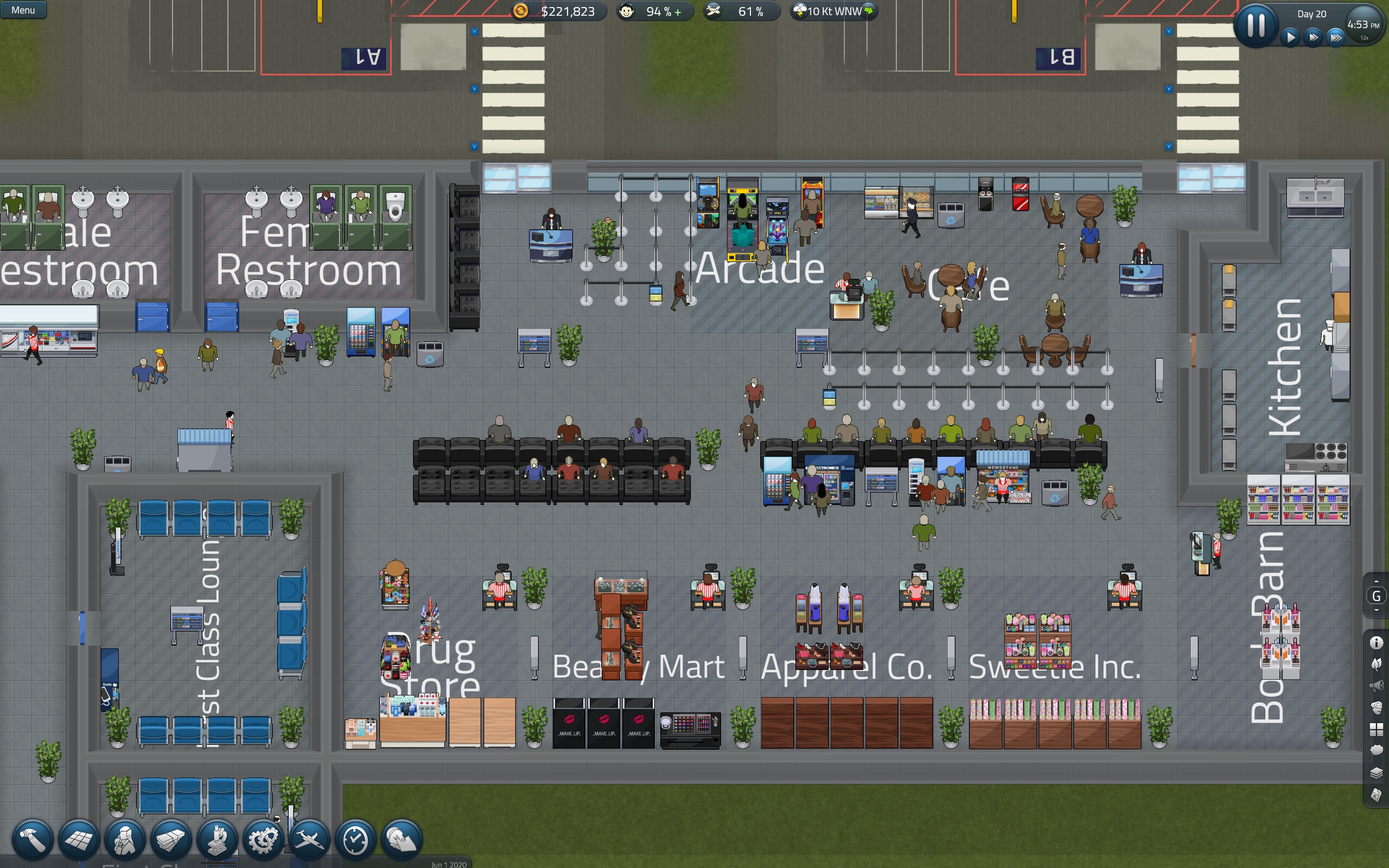Open the gears operations panel
The height and width of the screenshot is (868, 1389).
pos(263,840)
